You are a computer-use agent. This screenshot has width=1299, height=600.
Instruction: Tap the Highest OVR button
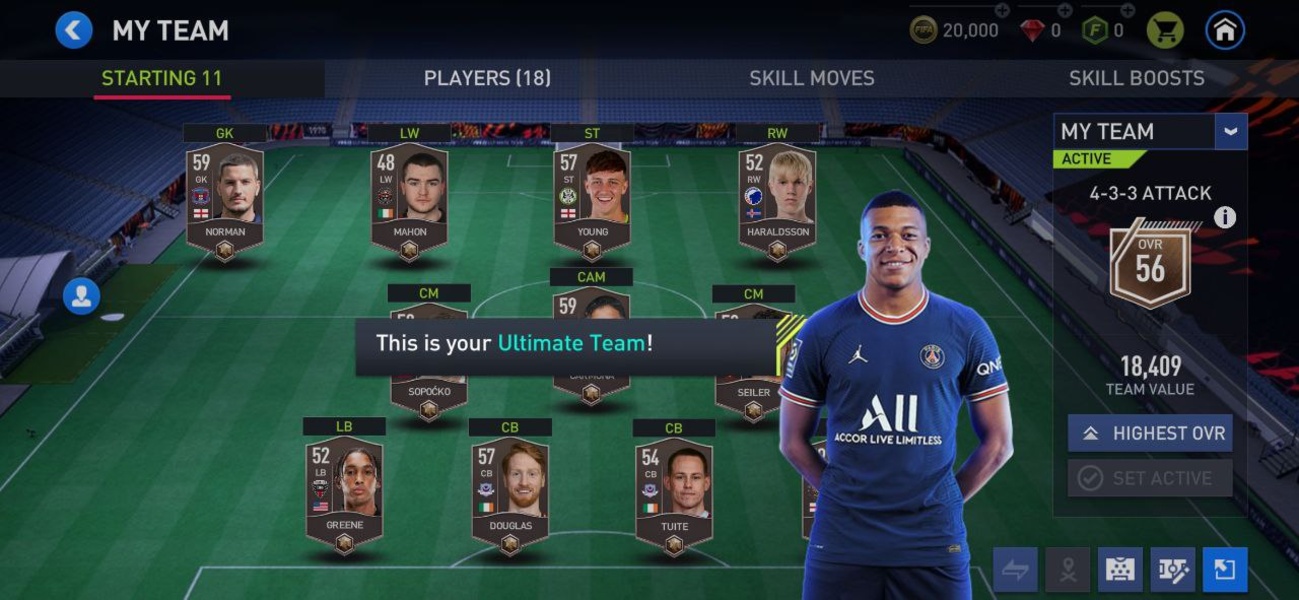1150,433
